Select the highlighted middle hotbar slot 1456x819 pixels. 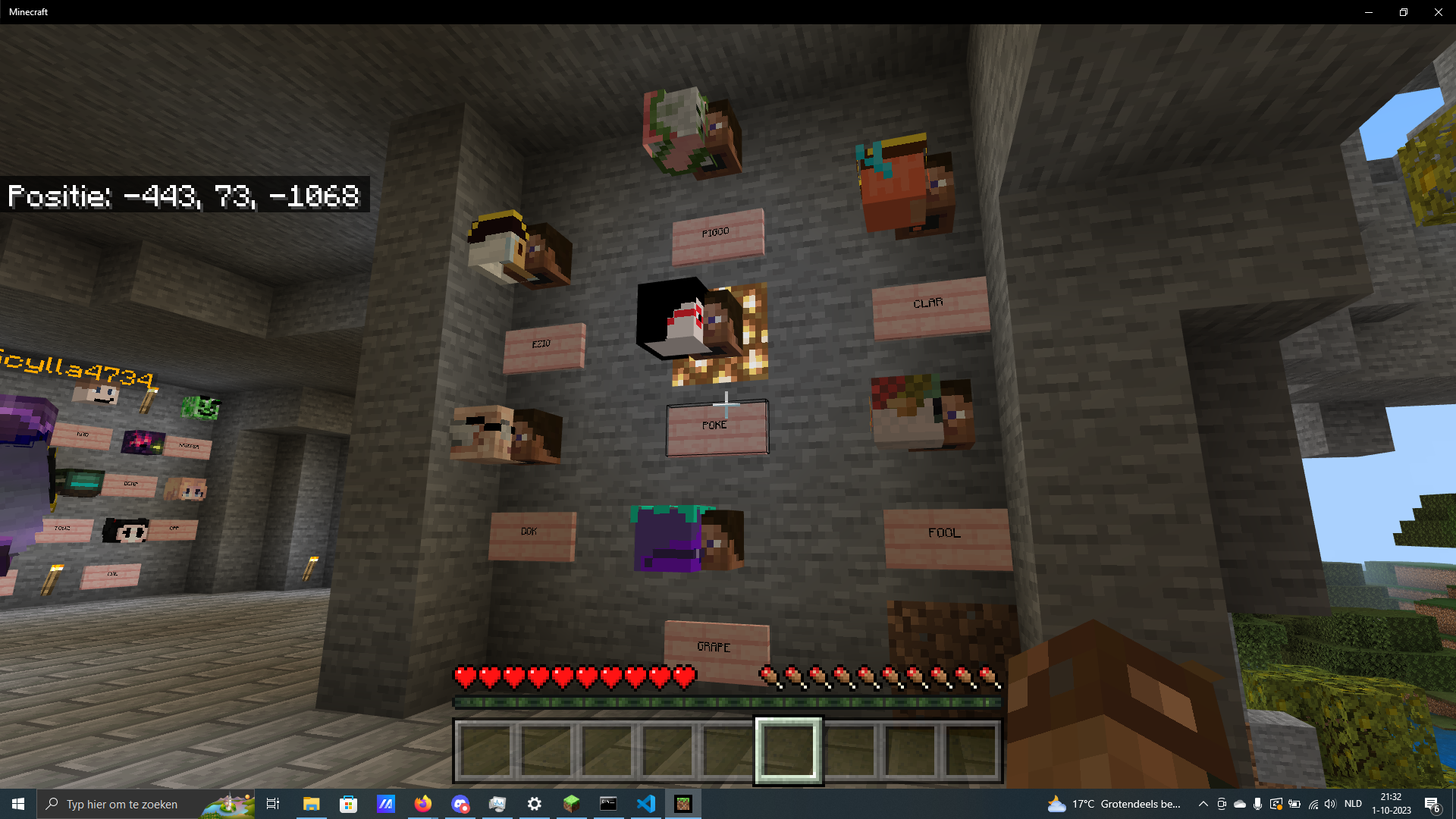(x=787, y=750)
